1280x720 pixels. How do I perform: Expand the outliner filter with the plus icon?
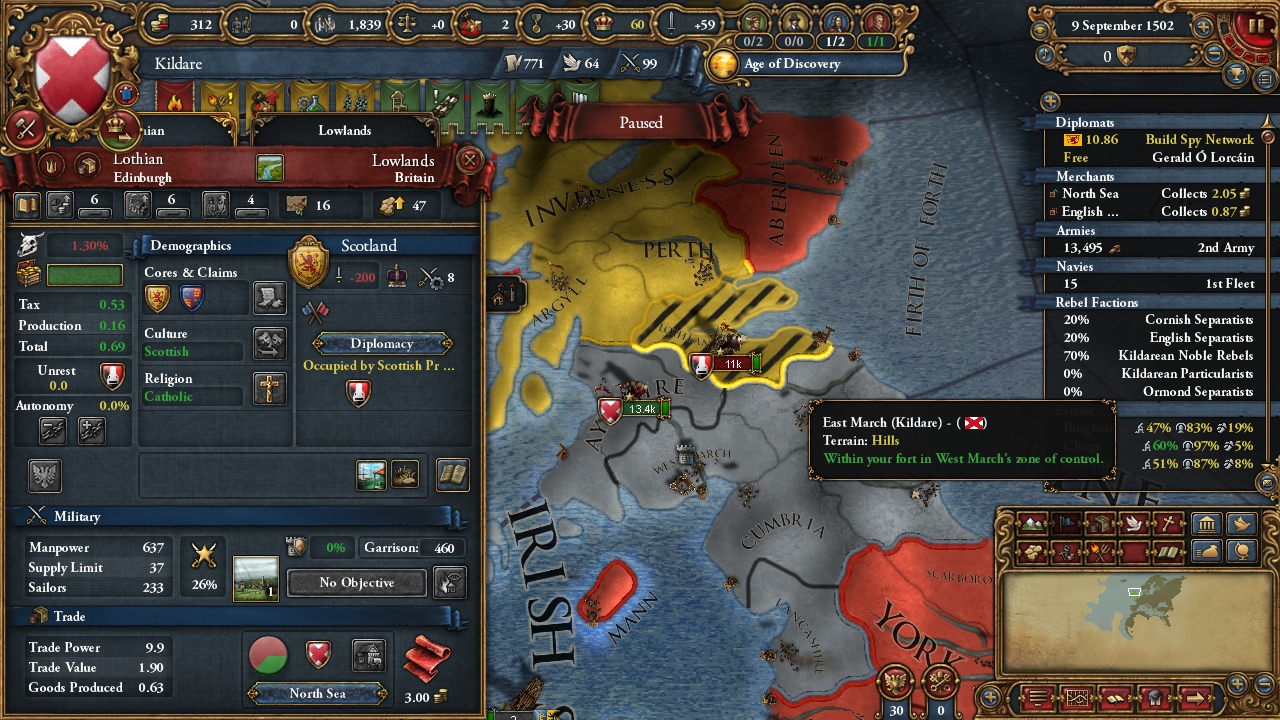click(x=1048, y=101)
